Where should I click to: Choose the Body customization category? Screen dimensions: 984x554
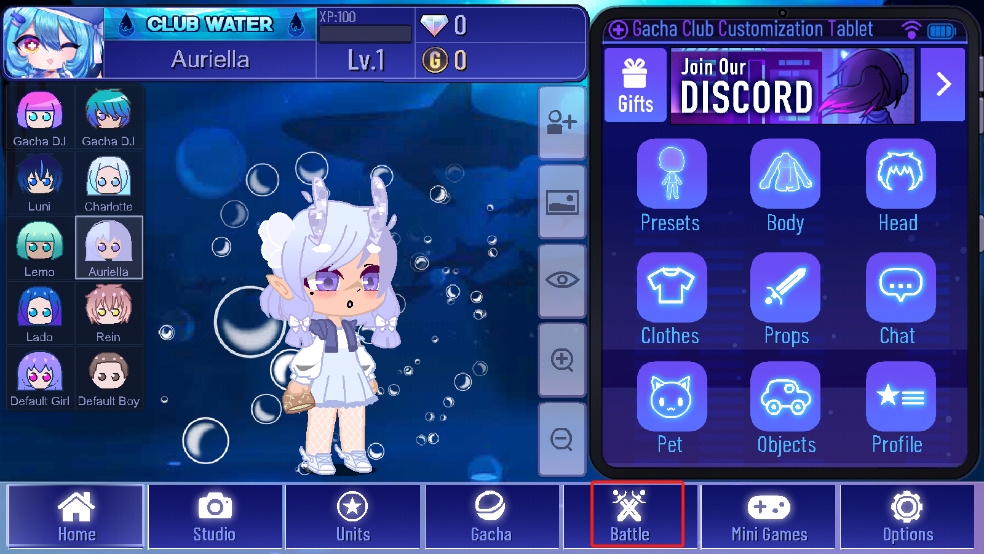785,185
